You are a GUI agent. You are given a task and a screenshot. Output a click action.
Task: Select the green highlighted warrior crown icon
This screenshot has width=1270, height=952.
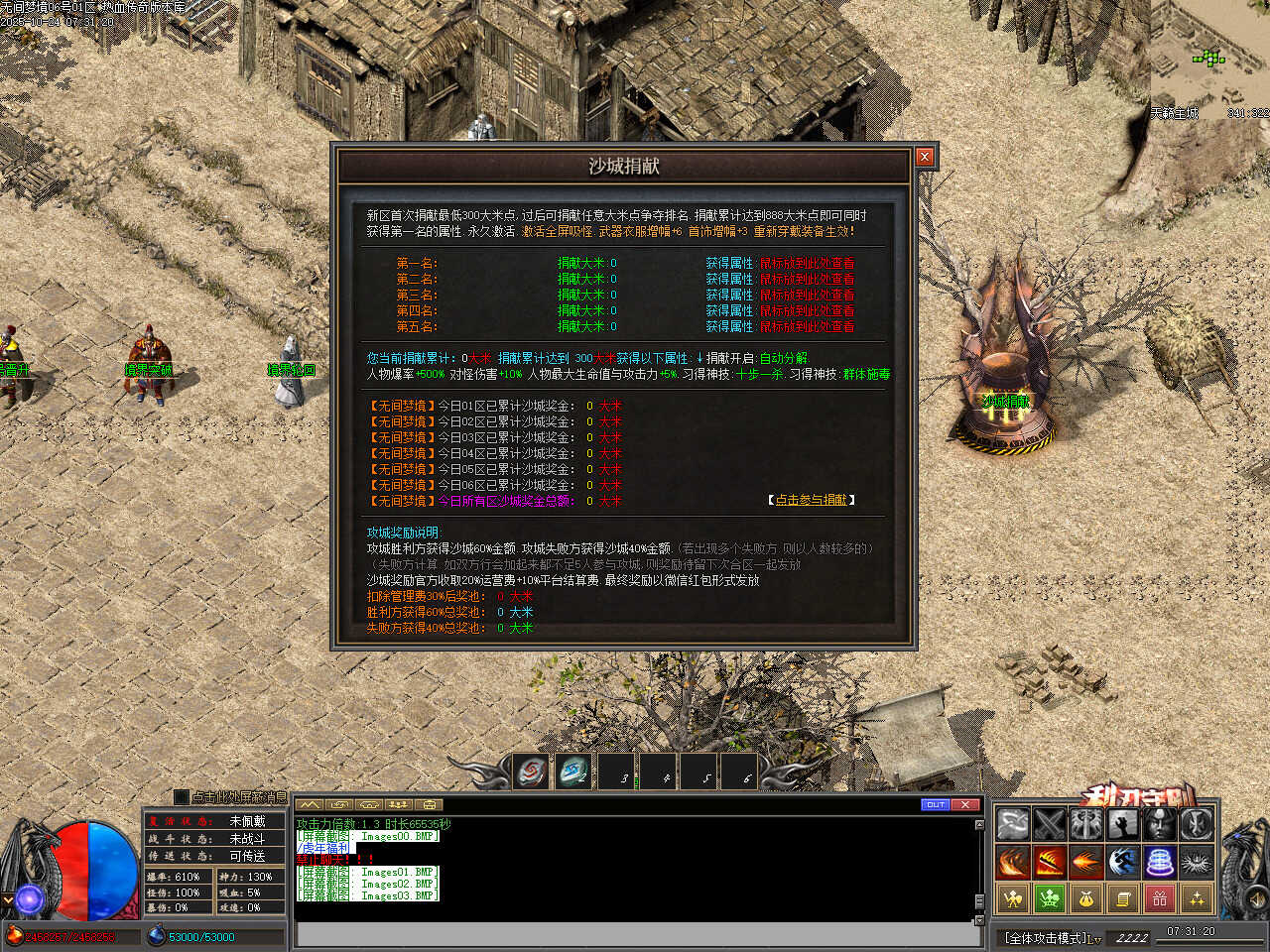pyautogui.click(x=1050, y=899)
